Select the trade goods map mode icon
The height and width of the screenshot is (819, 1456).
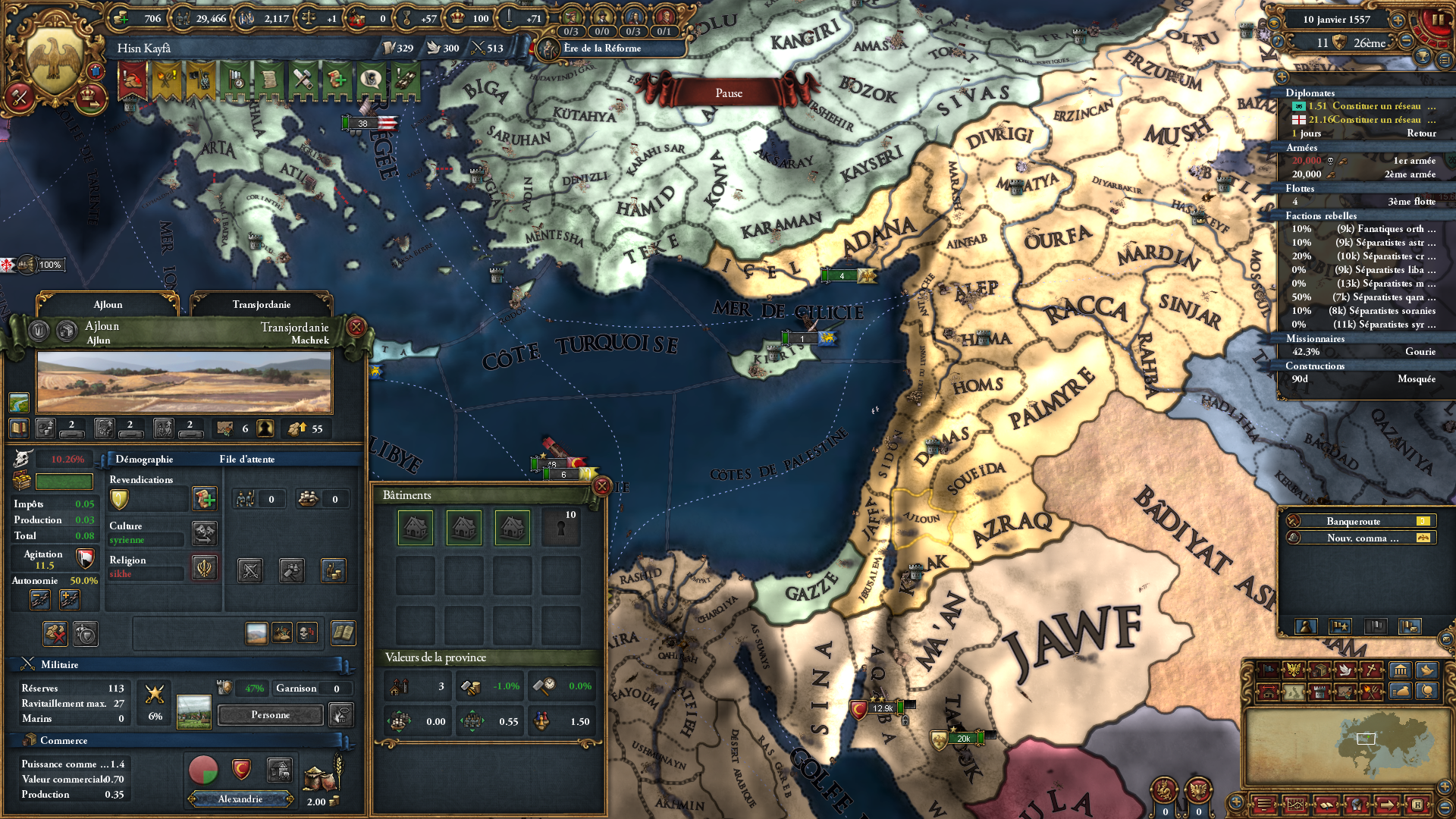(x=1320, y=670)
